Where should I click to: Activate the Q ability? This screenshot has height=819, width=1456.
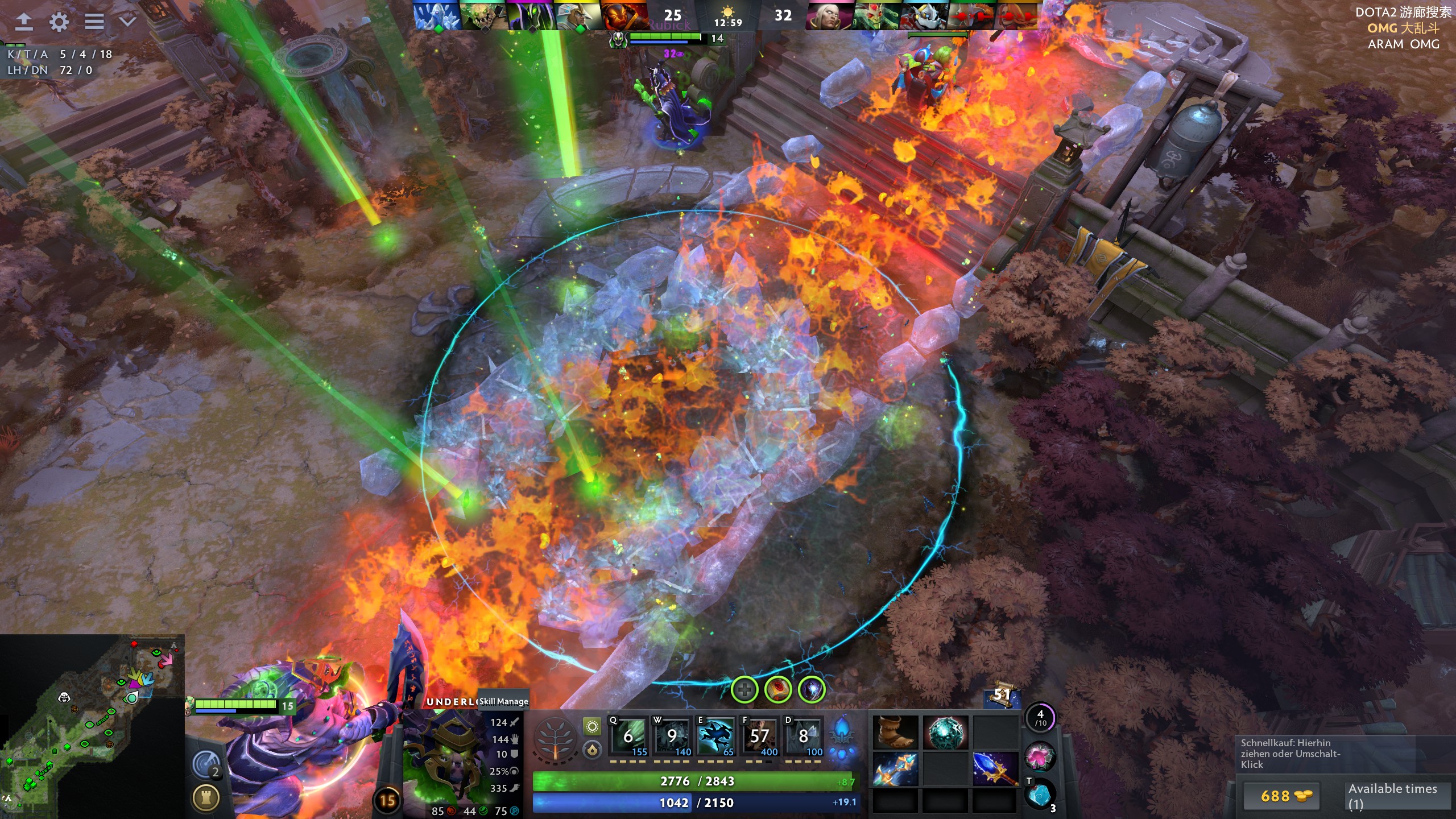628,737
